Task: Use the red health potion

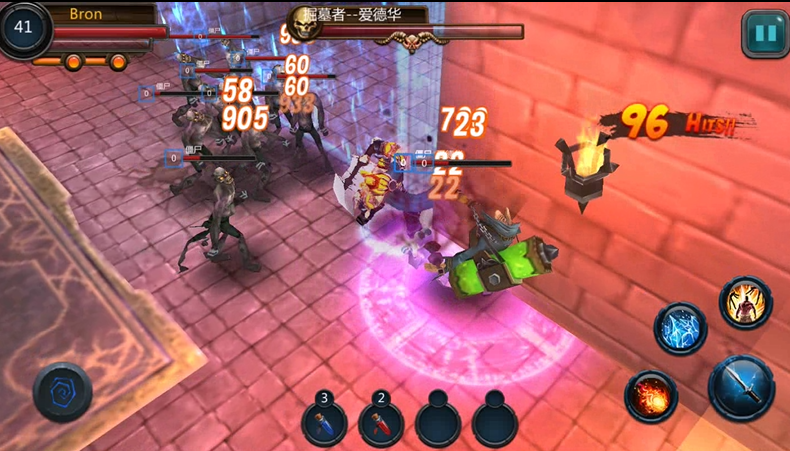Action: click(381, 423)
